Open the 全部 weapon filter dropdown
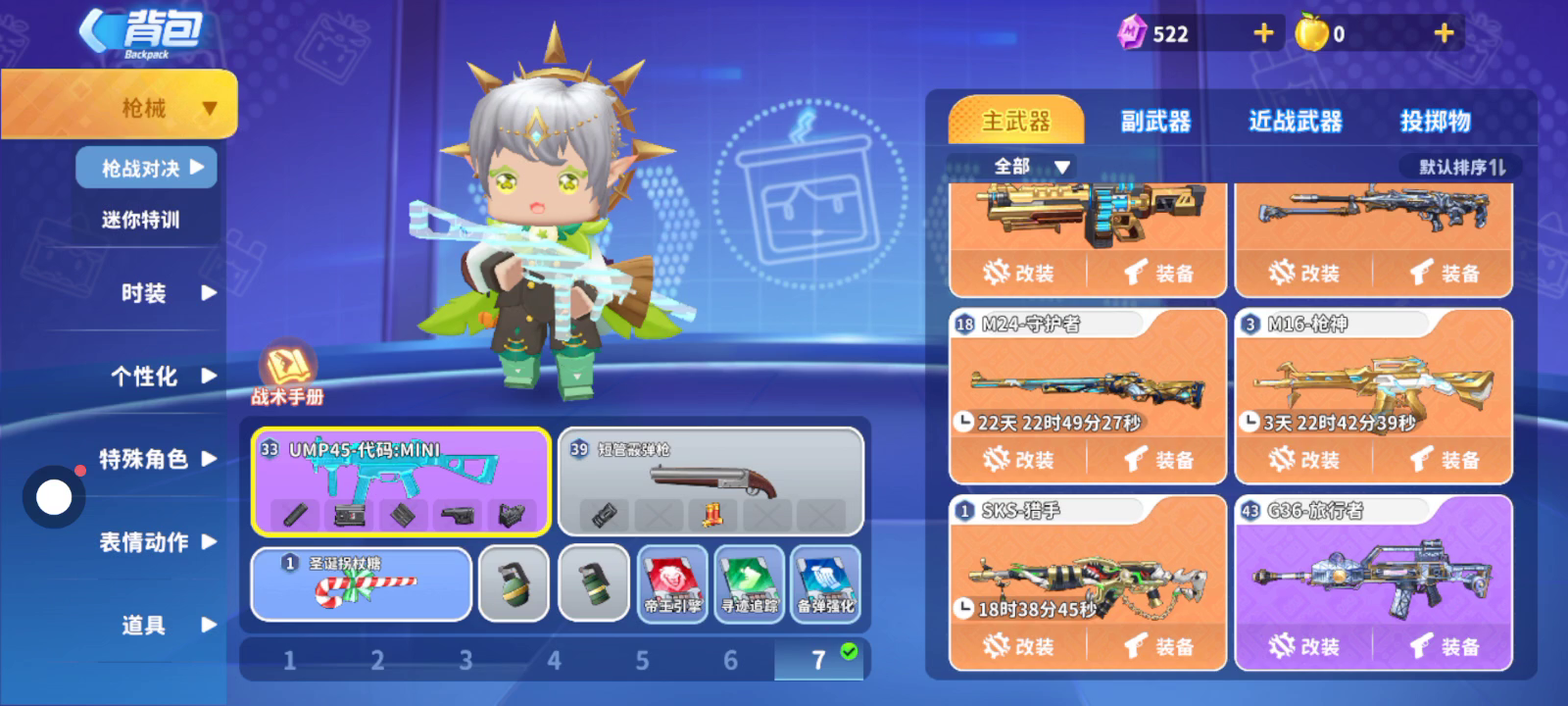Screen dimensions: 1568x706 point(1029,167)
